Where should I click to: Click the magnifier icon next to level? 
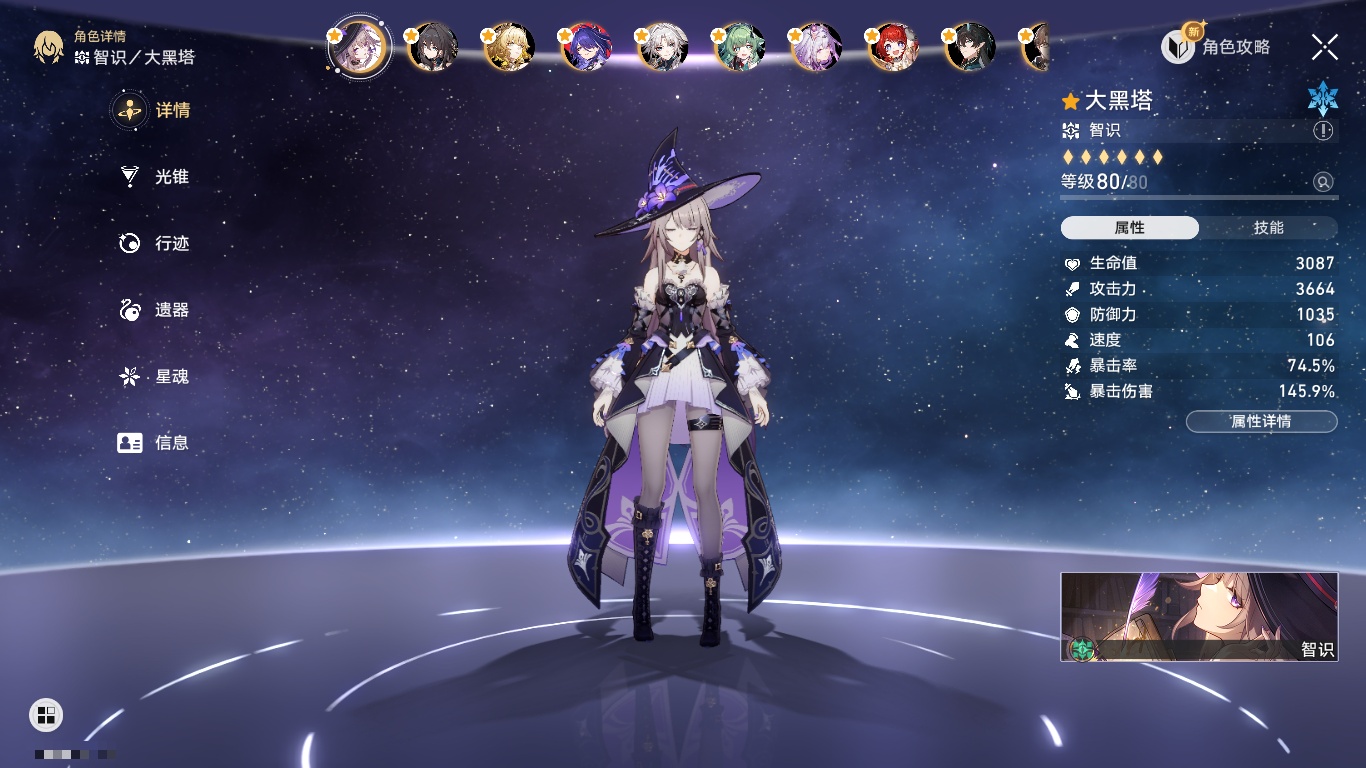[x=1323, y=182]
